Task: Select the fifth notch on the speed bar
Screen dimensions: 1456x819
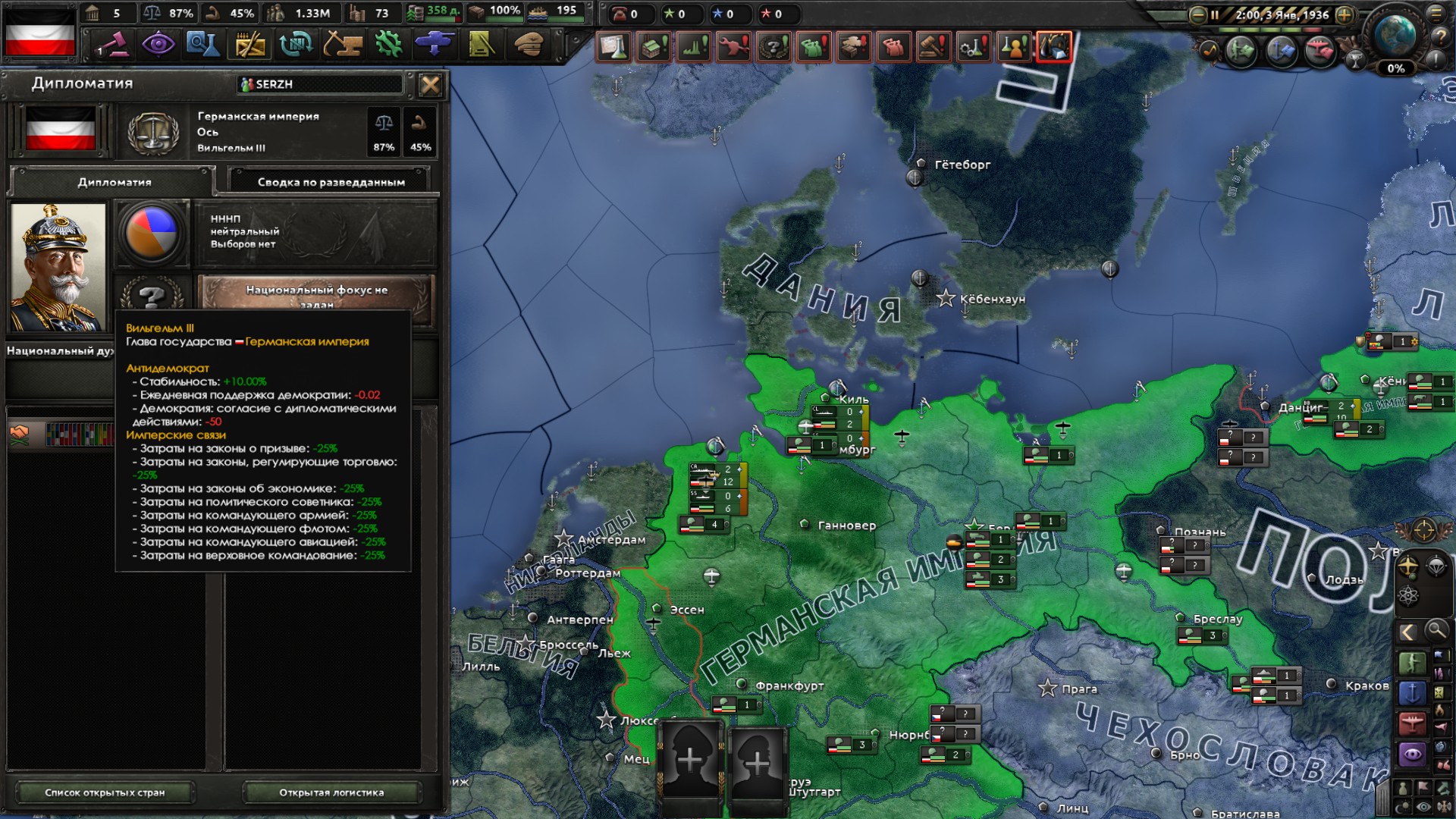Action: point(1311,30)
